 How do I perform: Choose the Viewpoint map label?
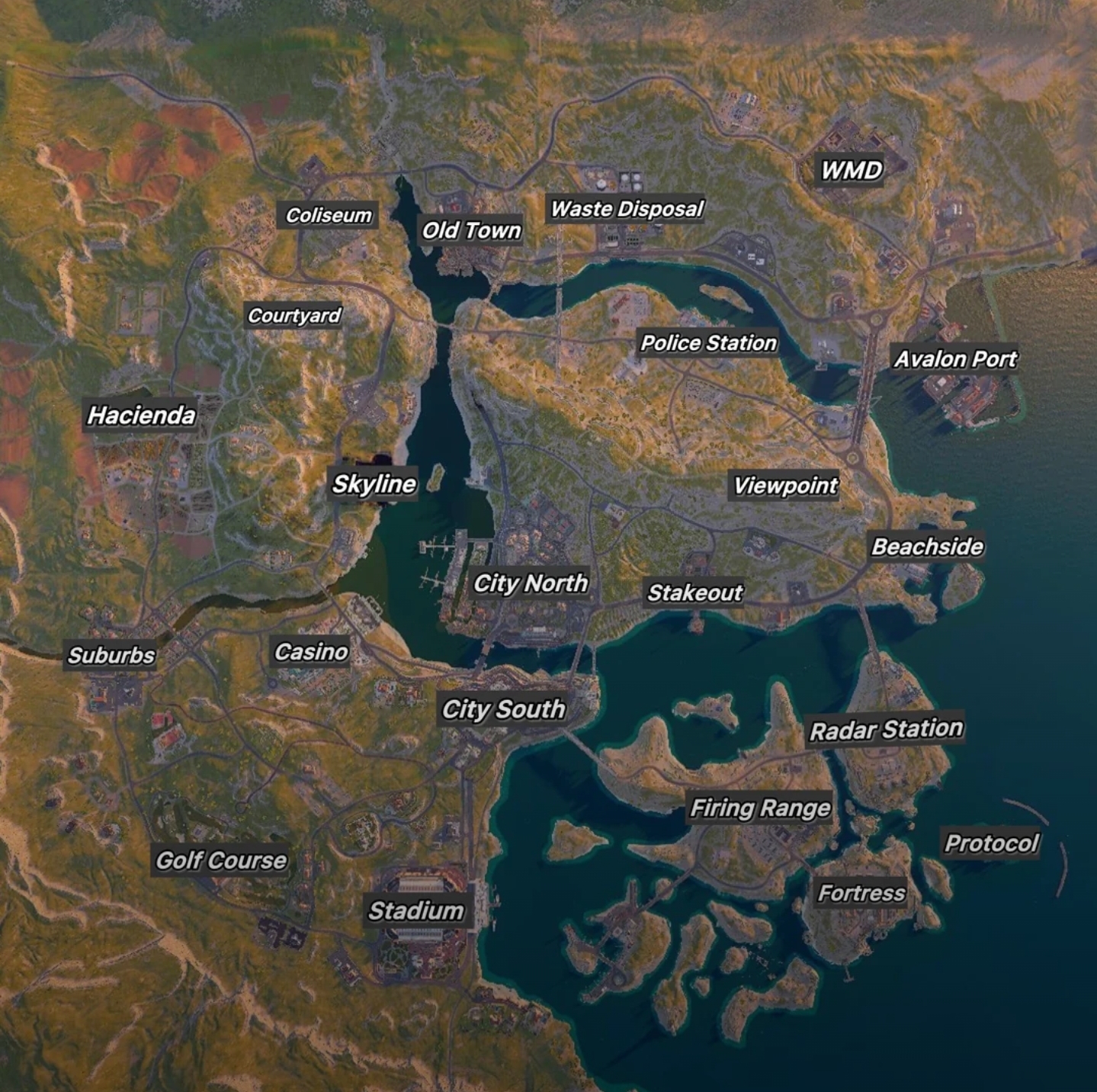click(785, 486)
